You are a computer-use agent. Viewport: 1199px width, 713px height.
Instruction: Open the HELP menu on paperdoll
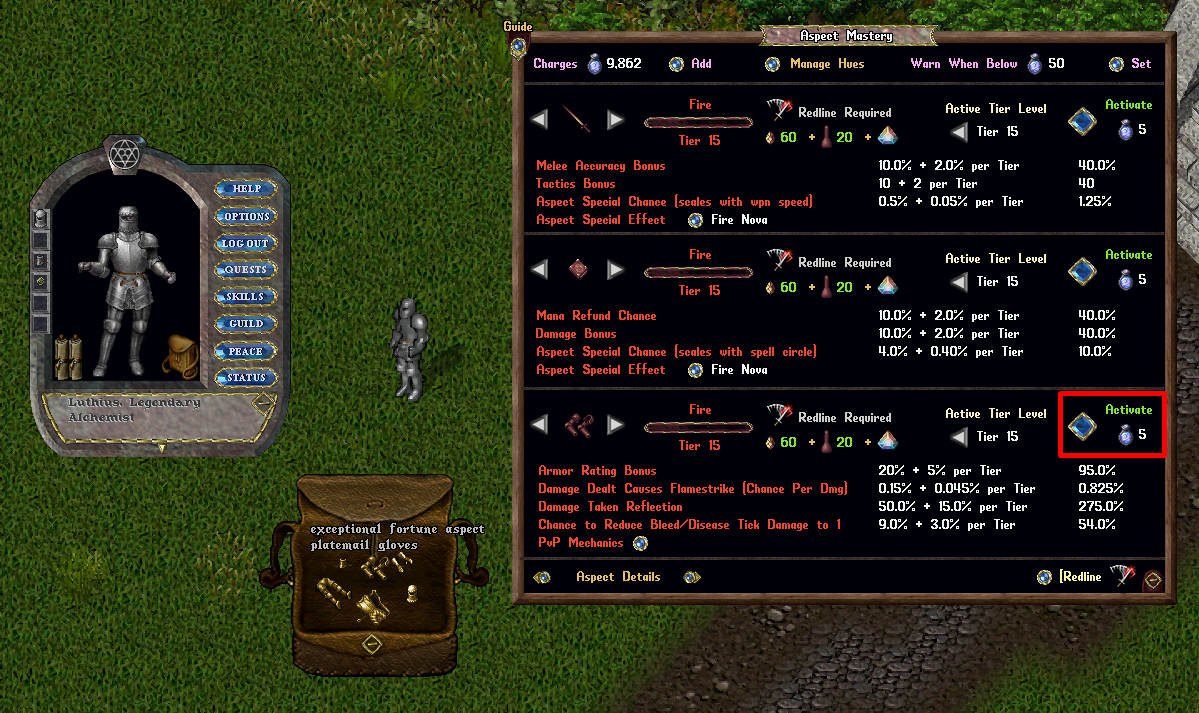point(245,189)
